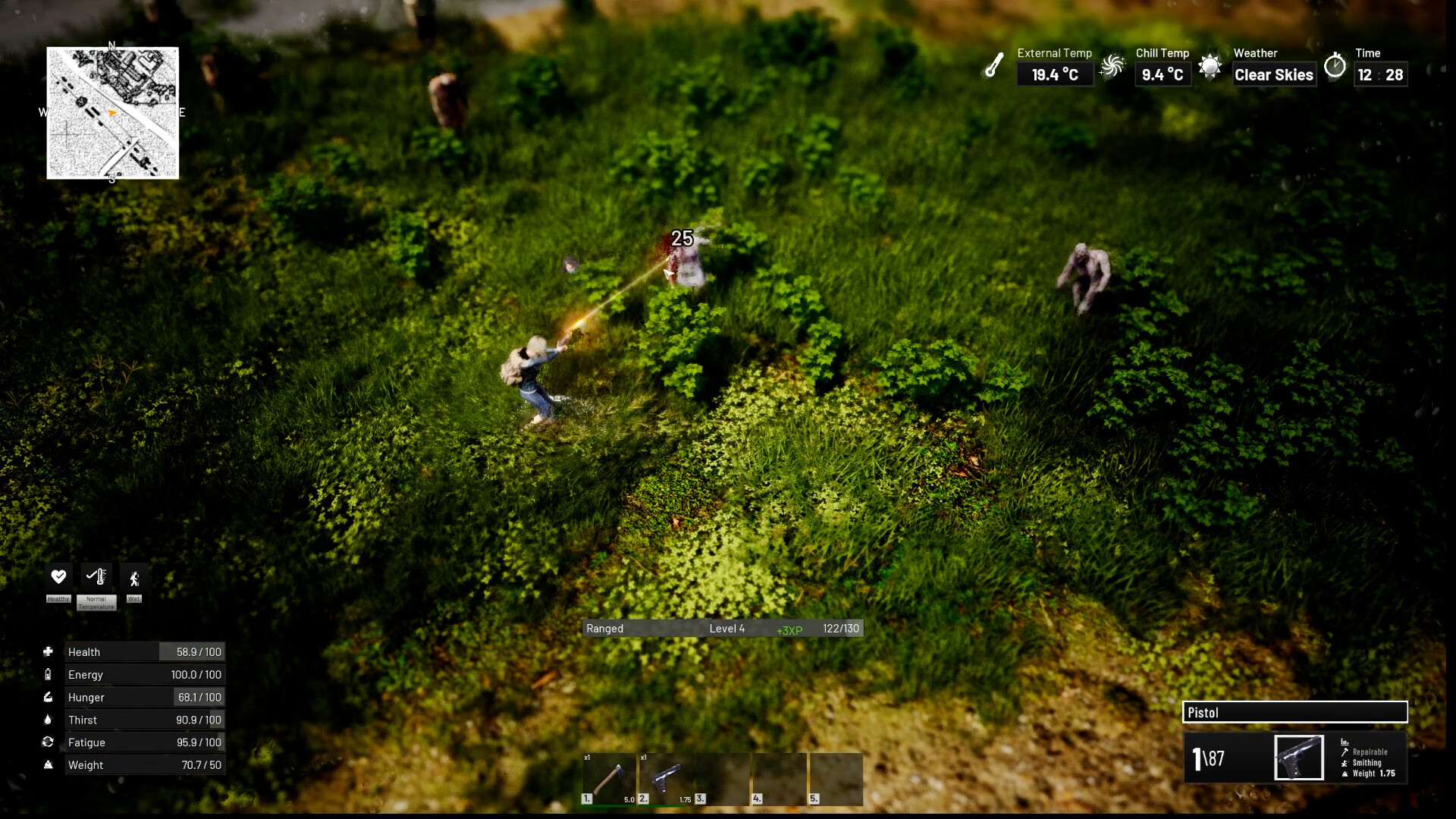The height and width of the screenshot is (819, 1456).
Task: Click the Smithing icon in the pistol panel
Action: (1344, 762)
